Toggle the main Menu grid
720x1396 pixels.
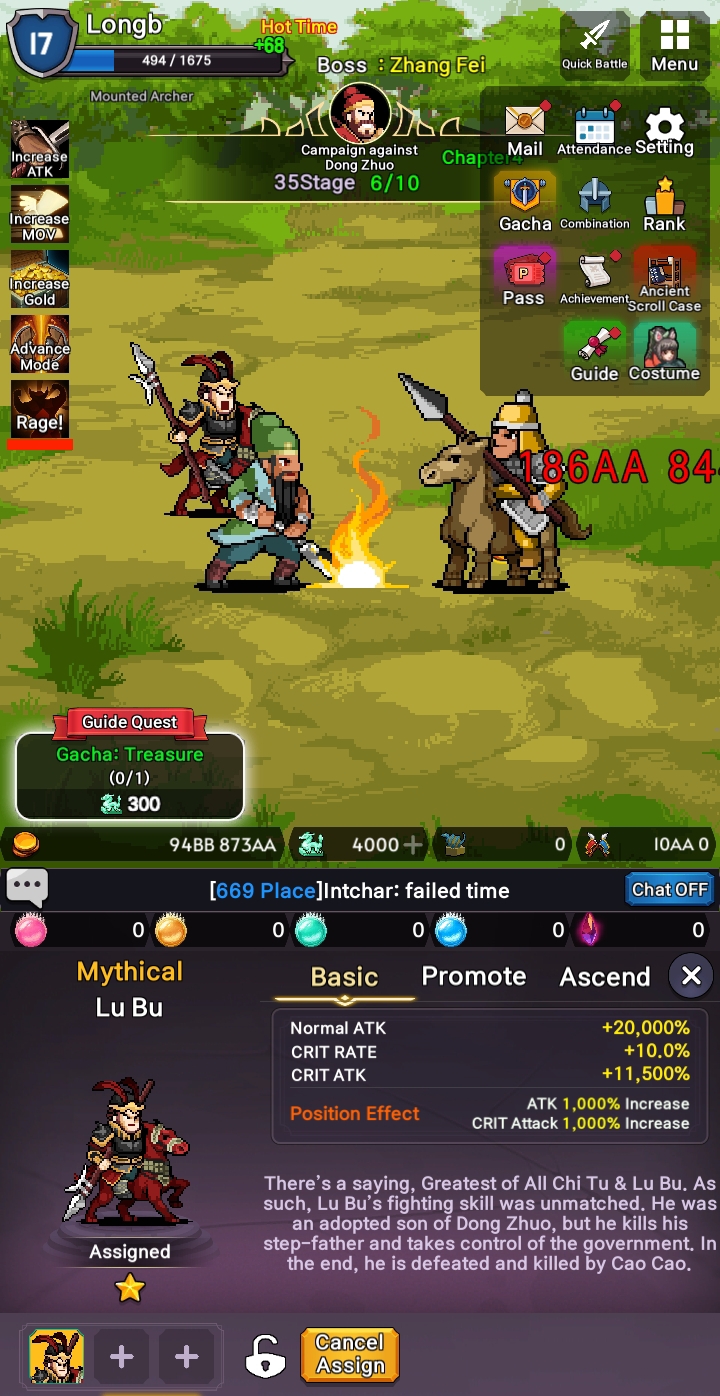674,45
